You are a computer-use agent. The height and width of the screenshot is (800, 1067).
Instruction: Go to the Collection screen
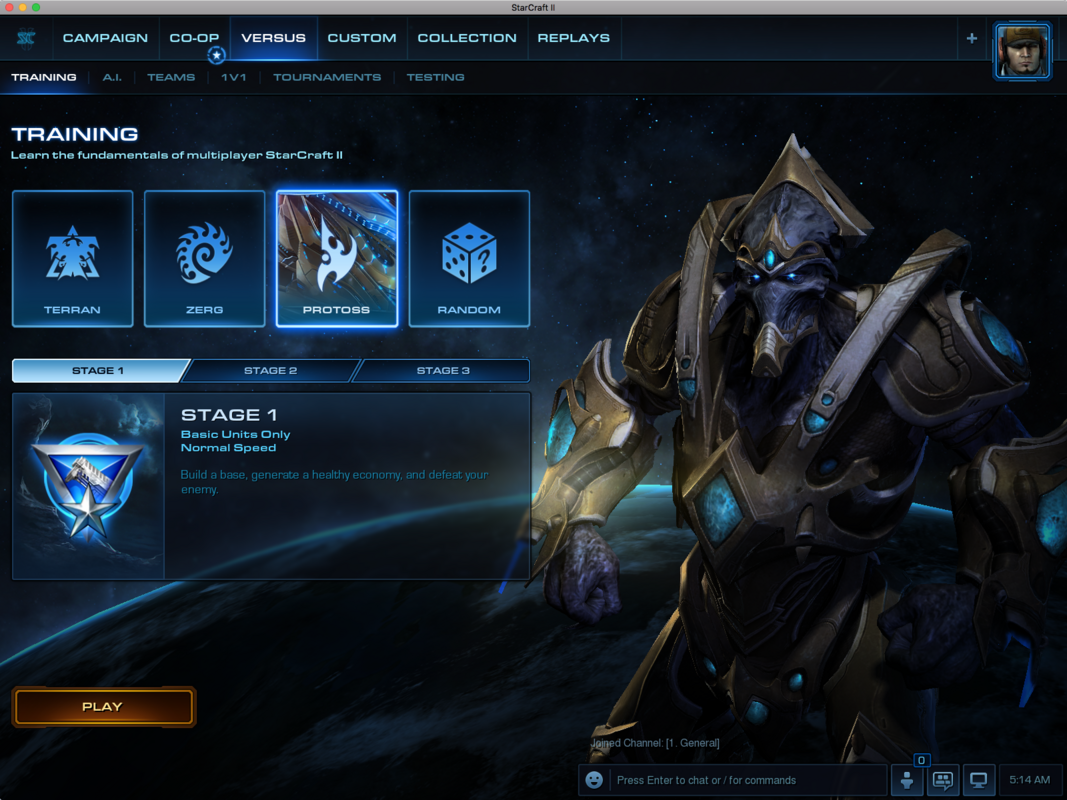pyautogui.click(x=467, y=38)
